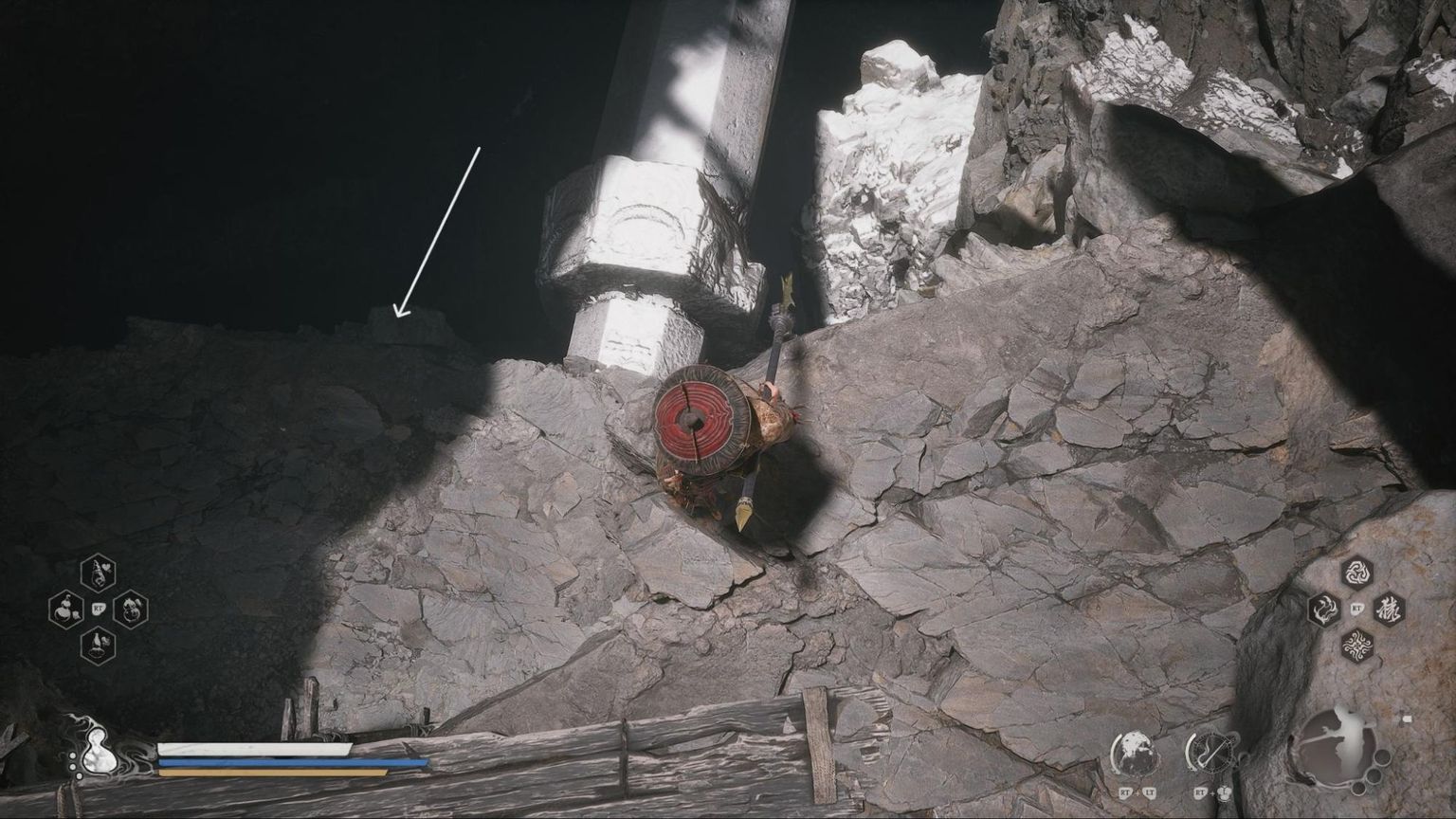Toggle the RT+LT transformation ability icon
Screen dimensions: 1456x819
(x=1133, y=752)
